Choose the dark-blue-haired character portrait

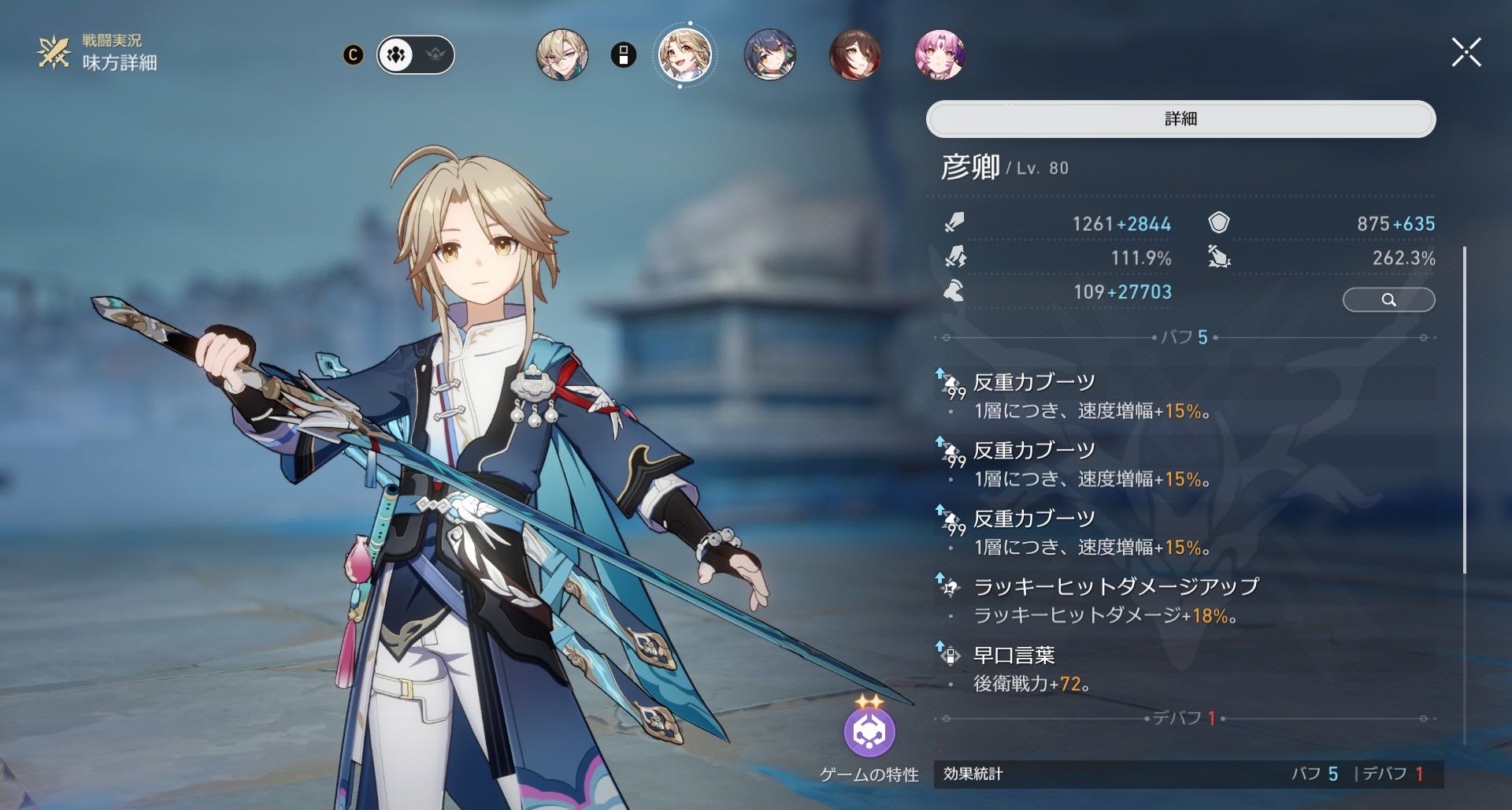tap(769, 55)
